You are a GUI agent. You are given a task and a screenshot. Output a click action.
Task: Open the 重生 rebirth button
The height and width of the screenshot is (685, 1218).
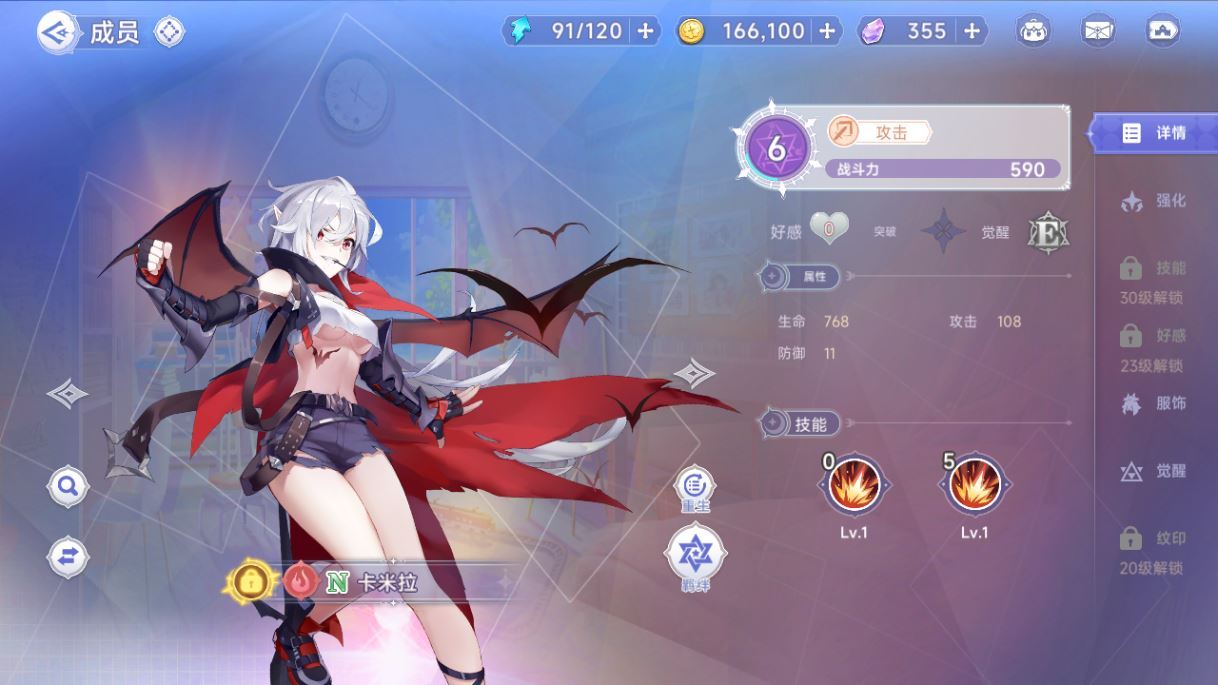695,487
